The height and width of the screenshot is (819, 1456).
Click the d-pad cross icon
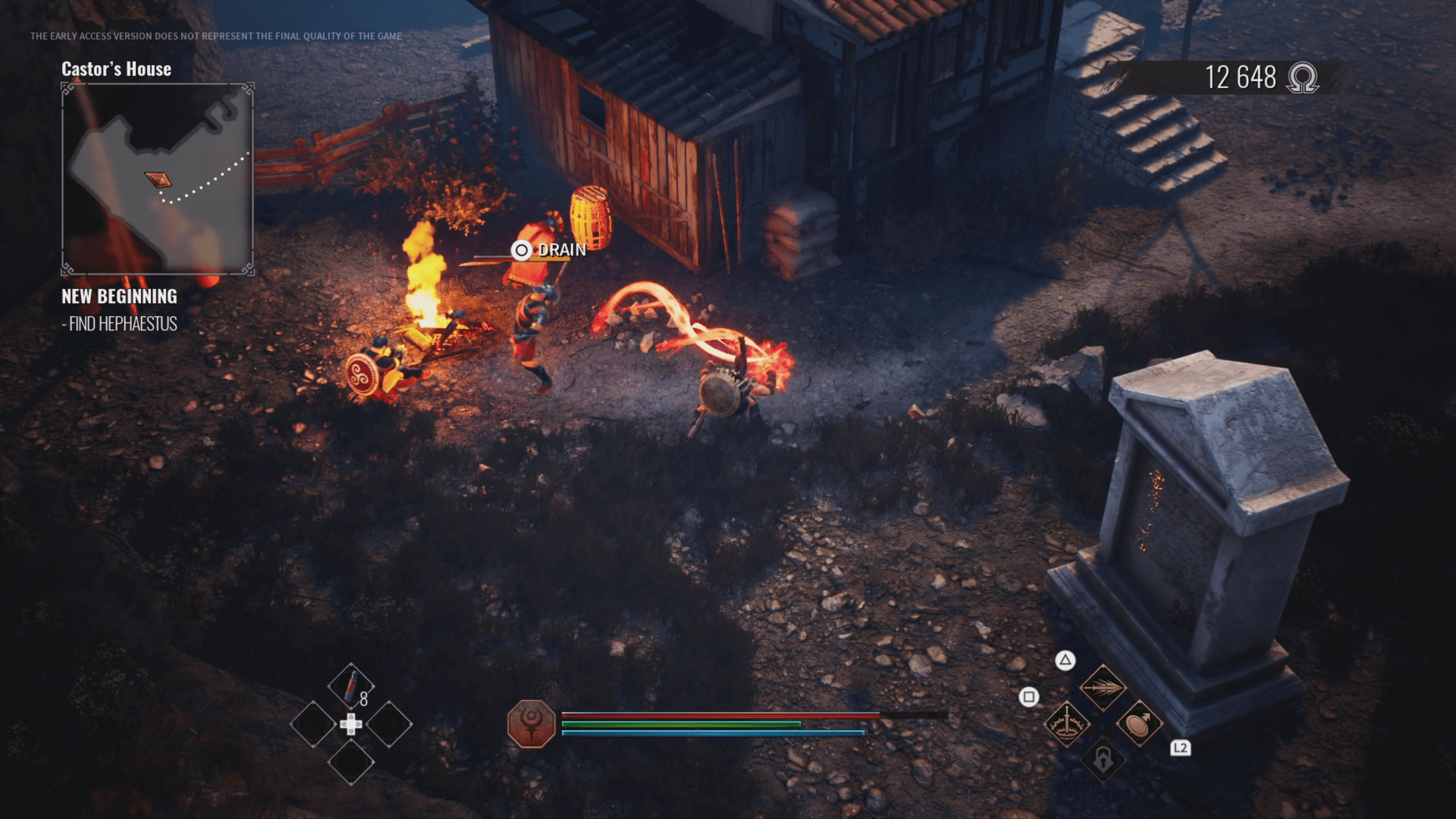tap(351, 724)
